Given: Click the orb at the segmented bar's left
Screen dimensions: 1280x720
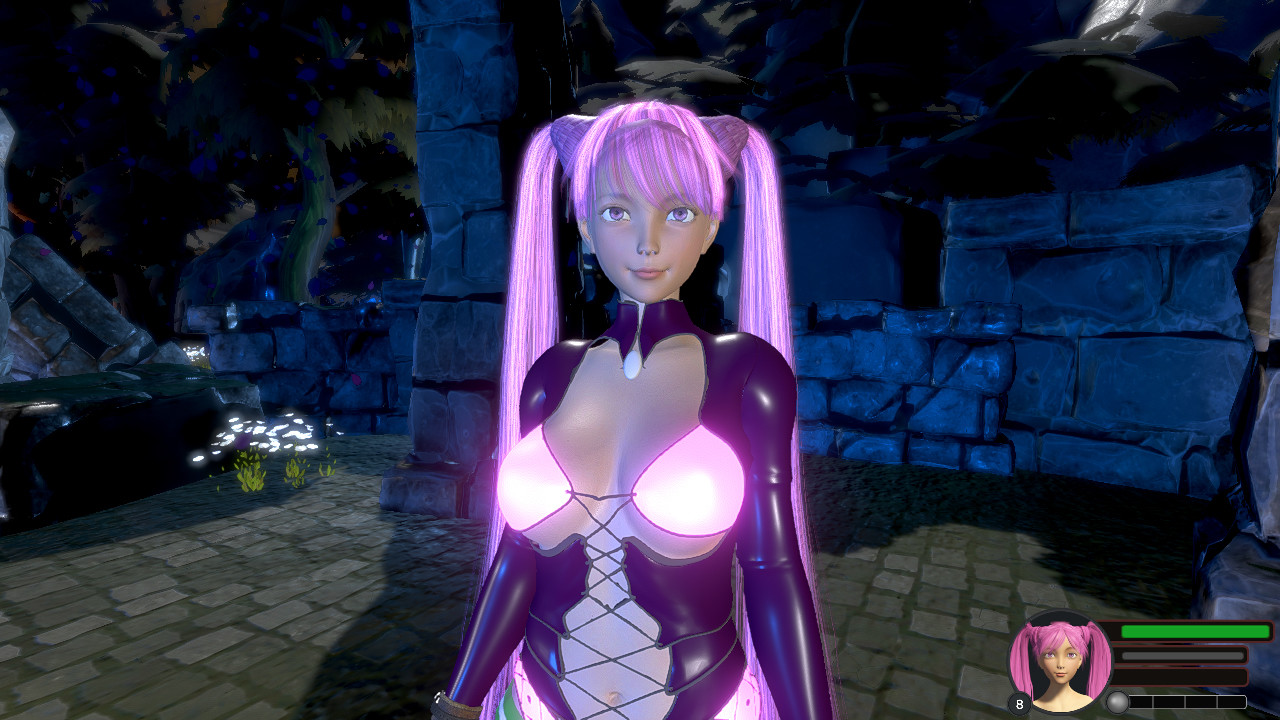Looking at the screenshot, I should (x=1117, y=702).
